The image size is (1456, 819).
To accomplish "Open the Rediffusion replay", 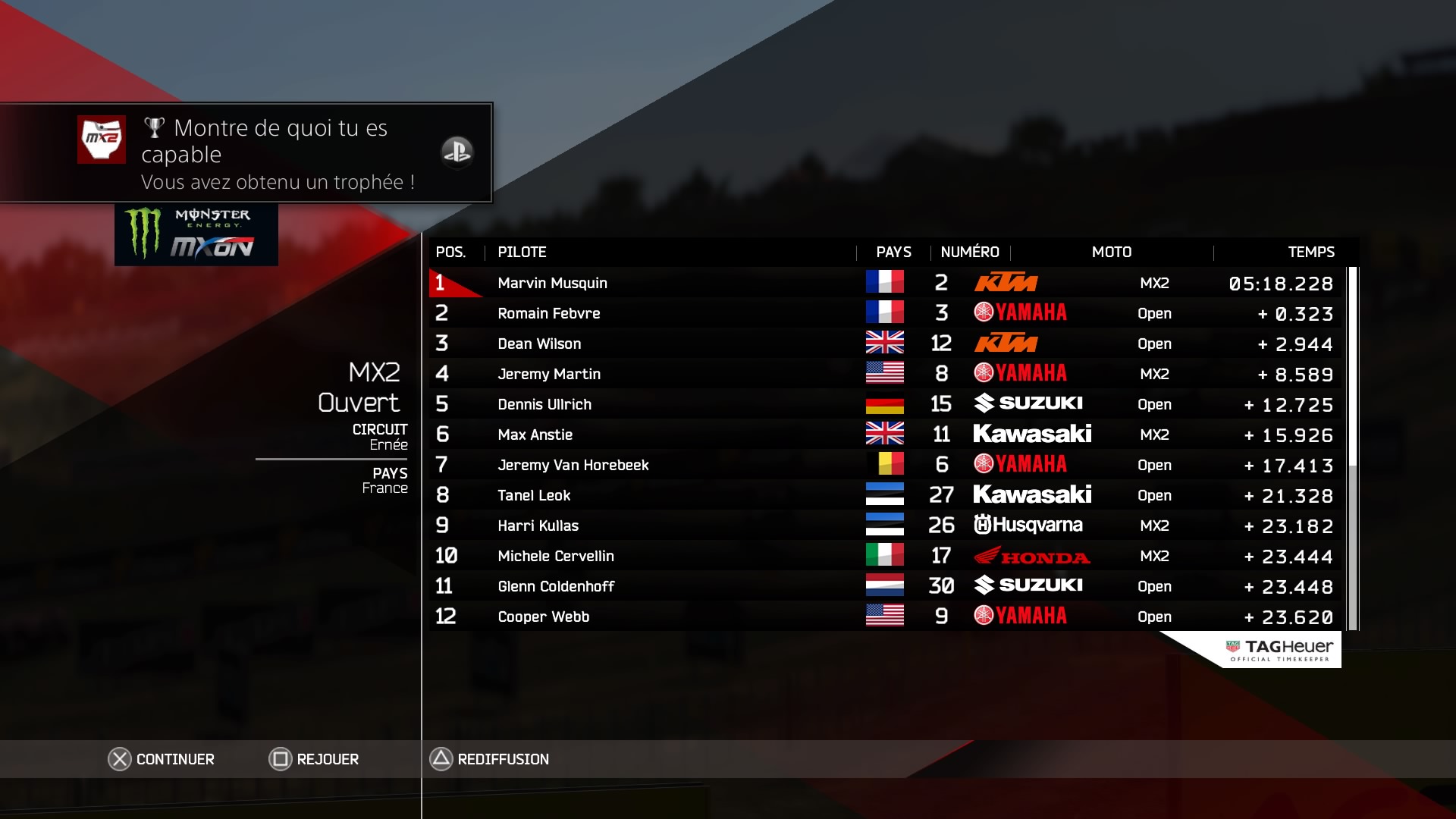I will (x=490, y=759).
